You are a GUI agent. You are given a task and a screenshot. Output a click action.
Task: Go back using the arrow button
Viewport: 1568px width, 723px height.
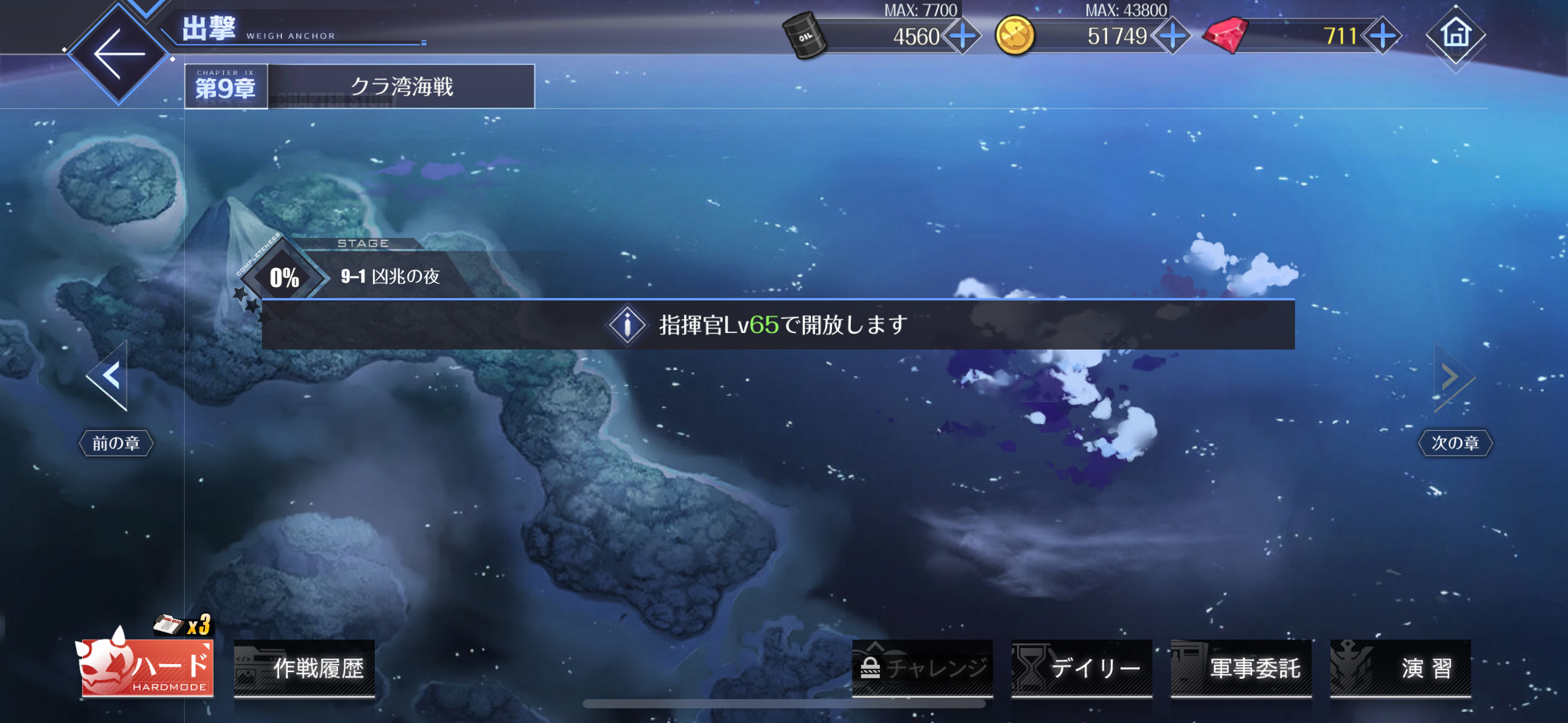(x=118, y=54)
